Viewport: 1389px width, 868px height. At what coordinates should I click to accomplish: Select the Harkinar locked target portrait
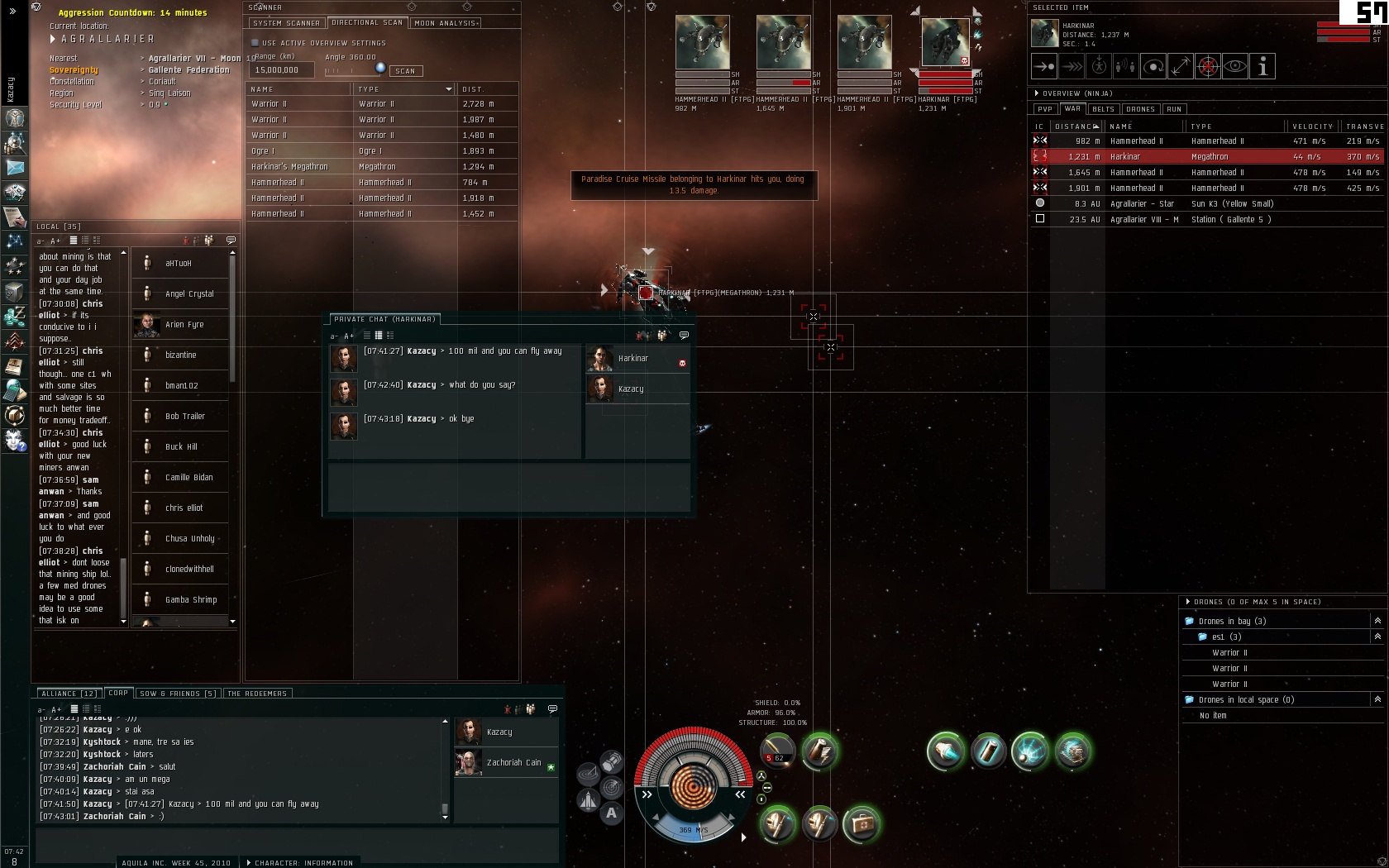tap(945, 43)
